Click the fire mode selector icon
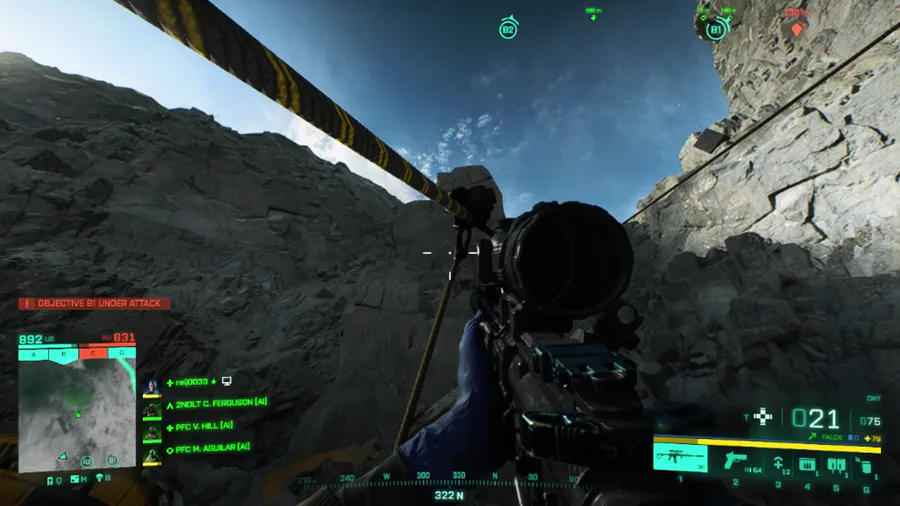 [x=763, y=416]
